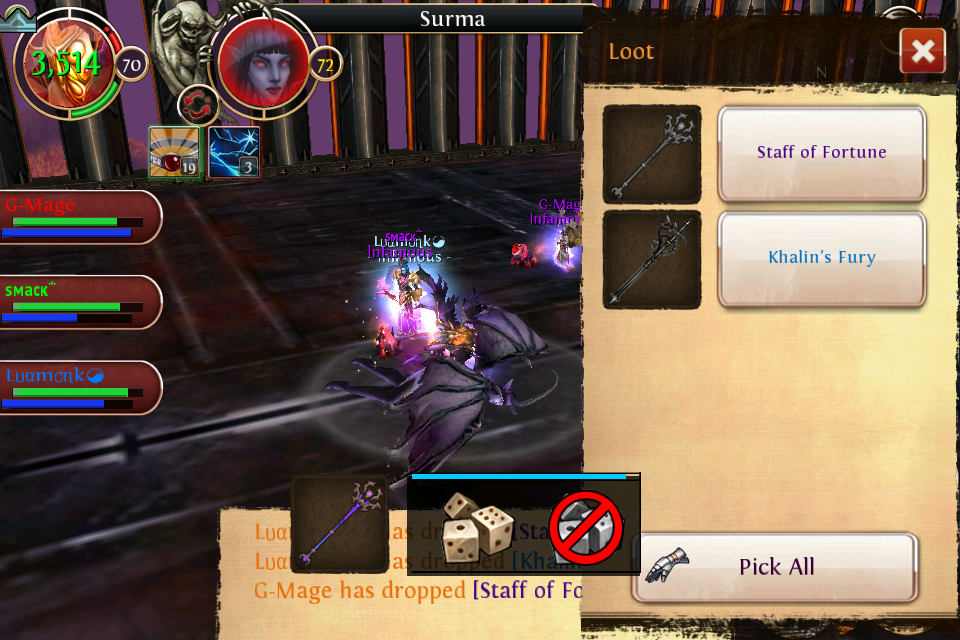Tap the Khalin's Fury item icon
The width and height of the screenshot is (960, 640).
[651, 259]
